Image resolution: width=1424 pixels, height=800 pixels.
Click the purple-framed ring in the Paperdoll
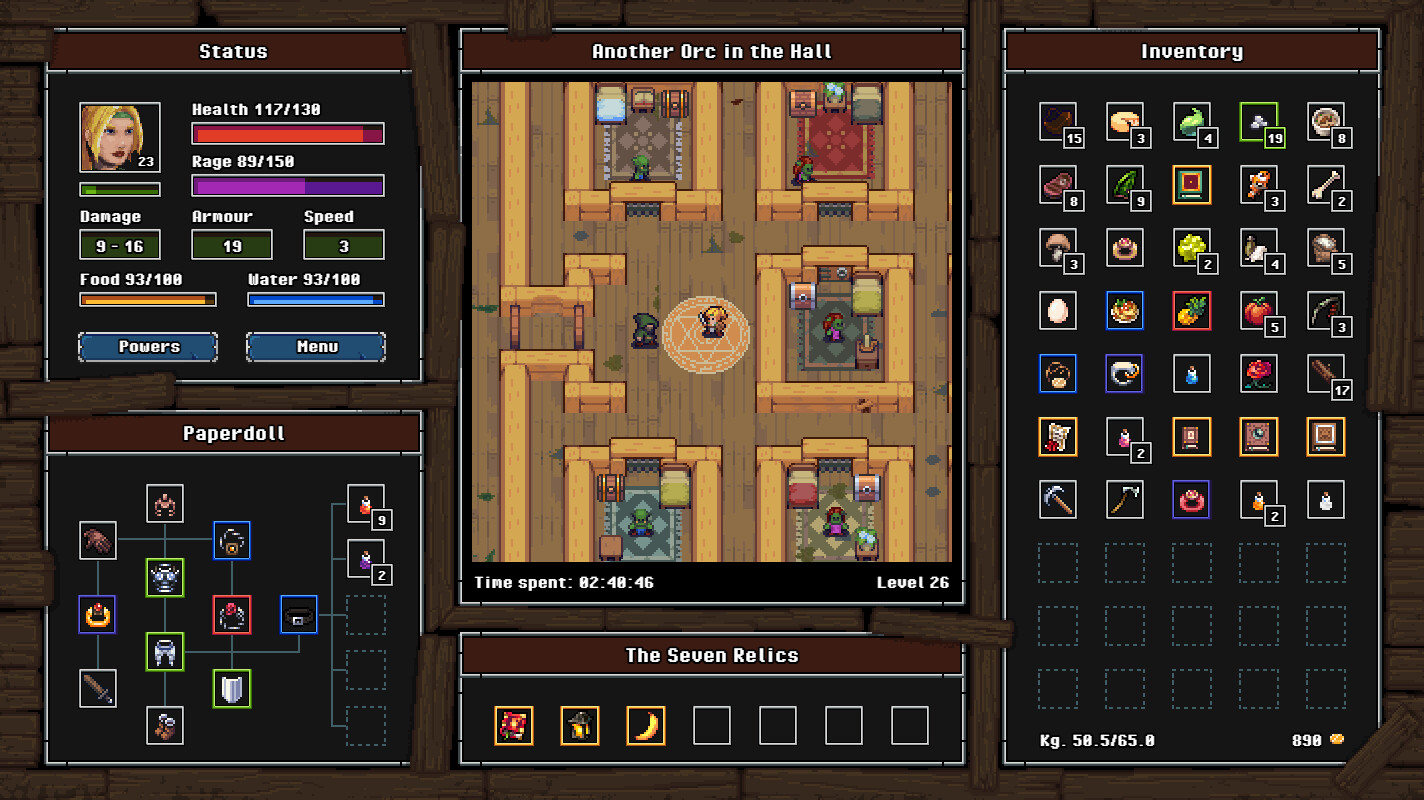[x=98, y=615]
